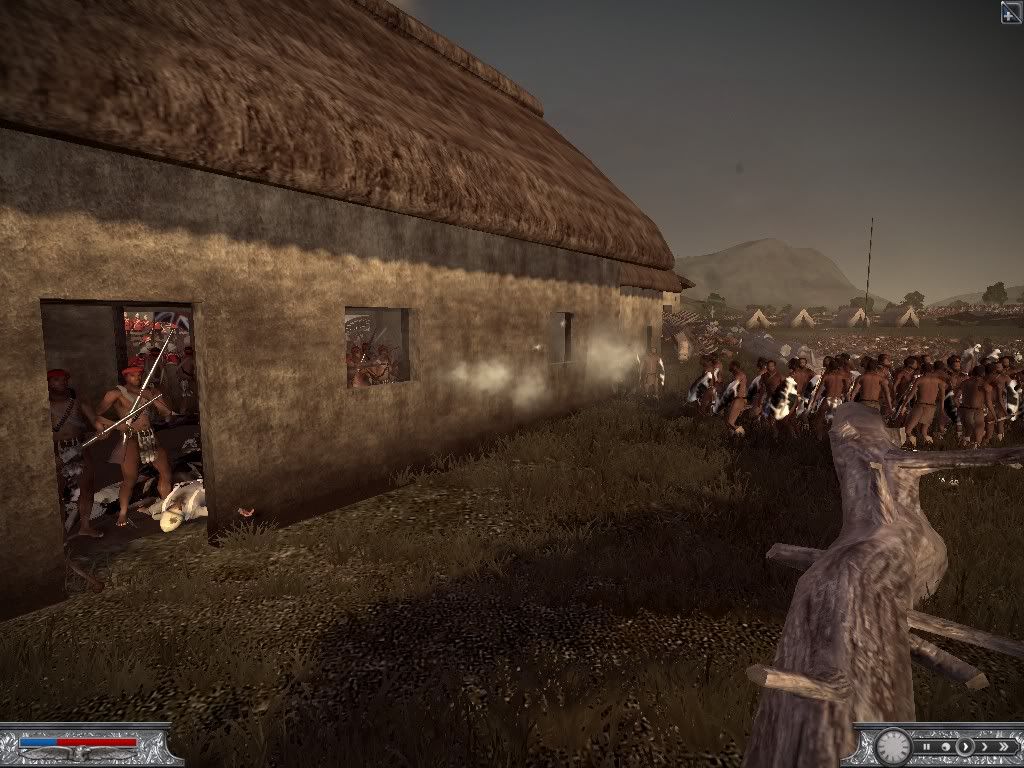
Task: Choose fastest double arrow speed
Action: (1003, 746)
